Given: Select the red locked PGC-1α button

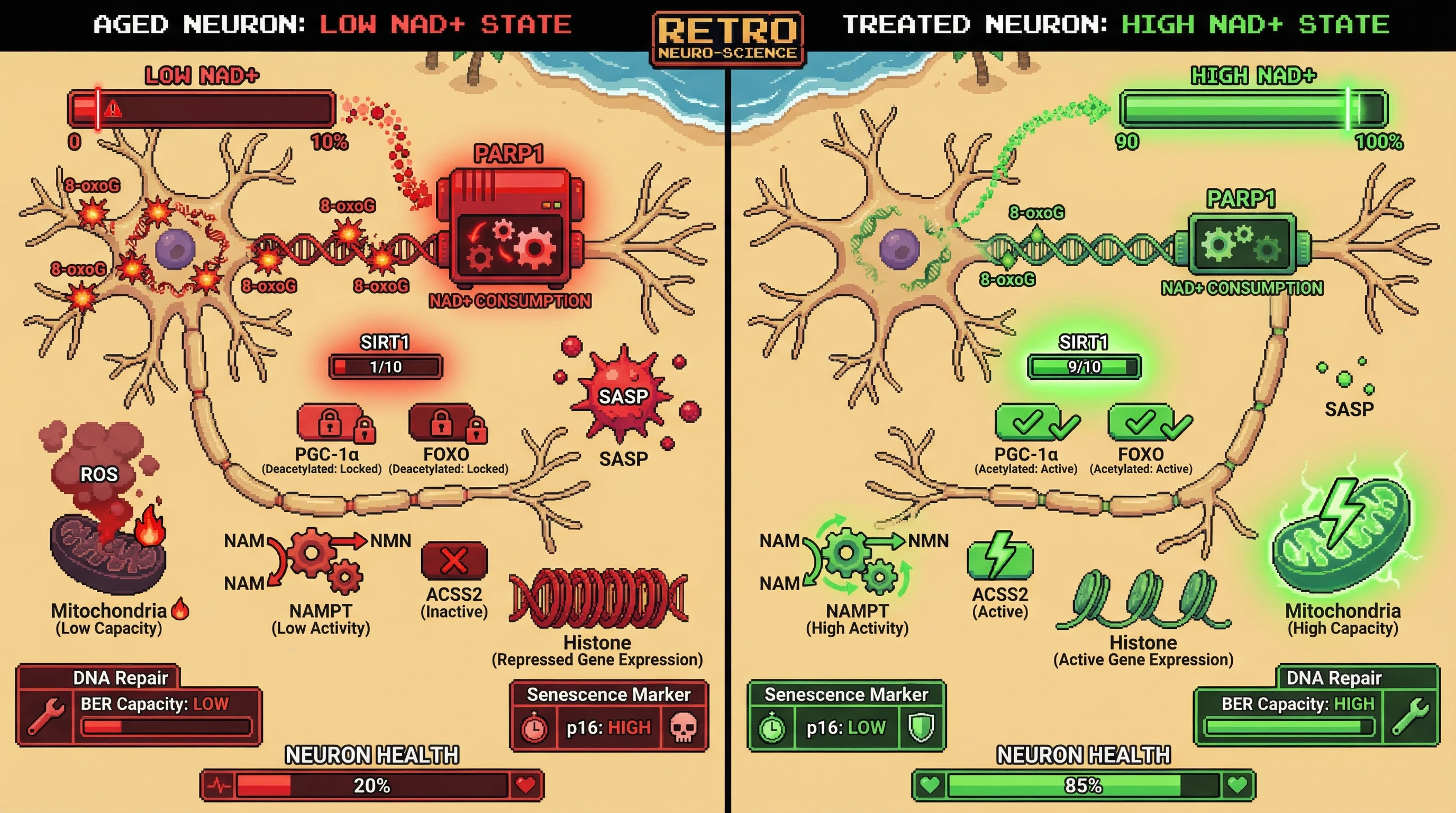Looking at the screenshot, I should (x=331, y=422).
